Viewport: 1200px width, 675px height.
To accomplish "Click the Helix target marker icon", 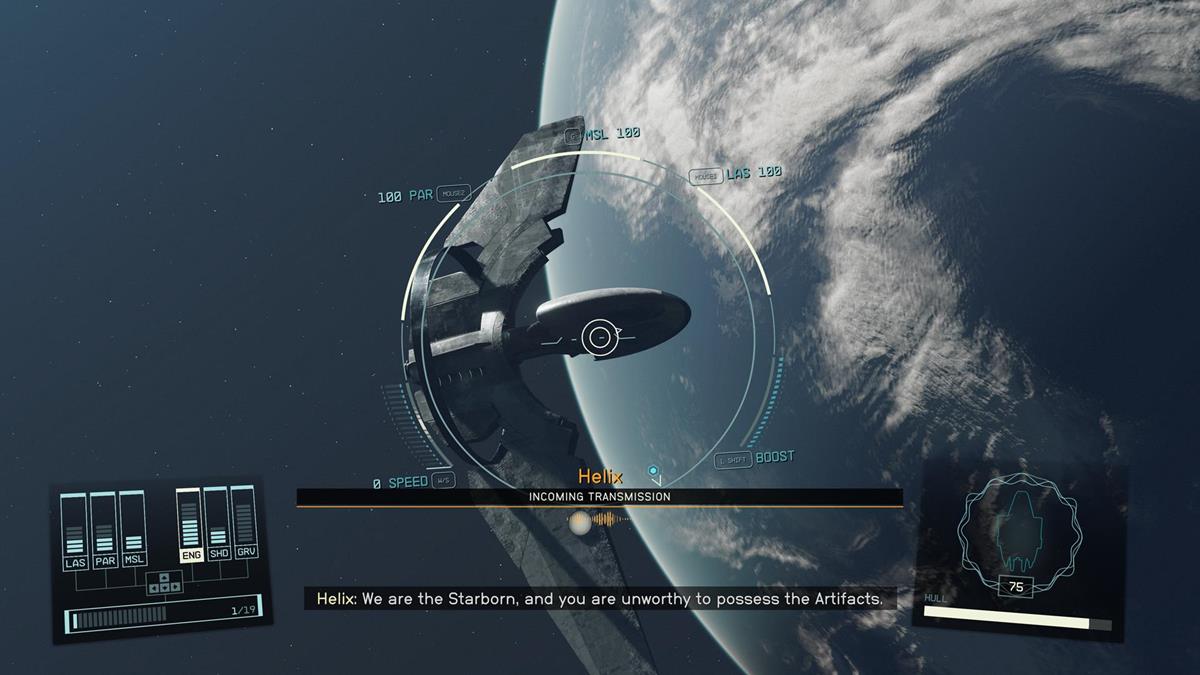I will [653, 470].
